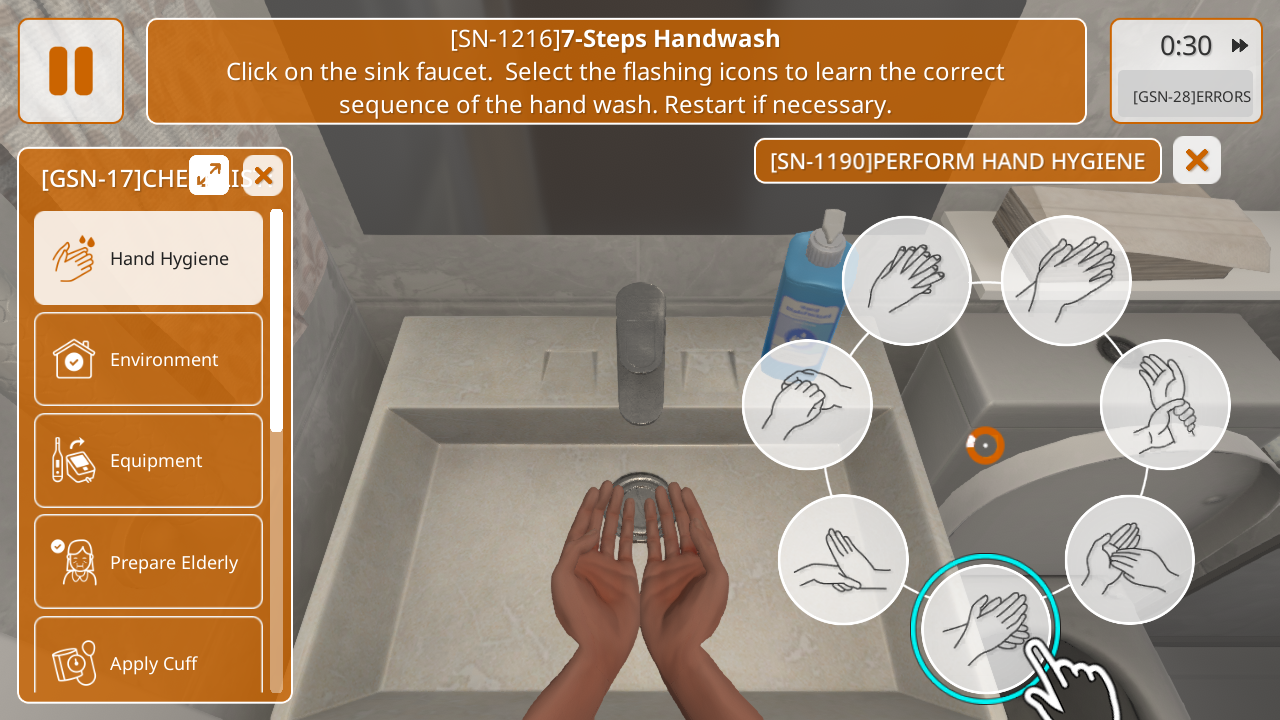
Task: Pick the thumb-gripping fist handwash icon
Action: click(807, 404)
